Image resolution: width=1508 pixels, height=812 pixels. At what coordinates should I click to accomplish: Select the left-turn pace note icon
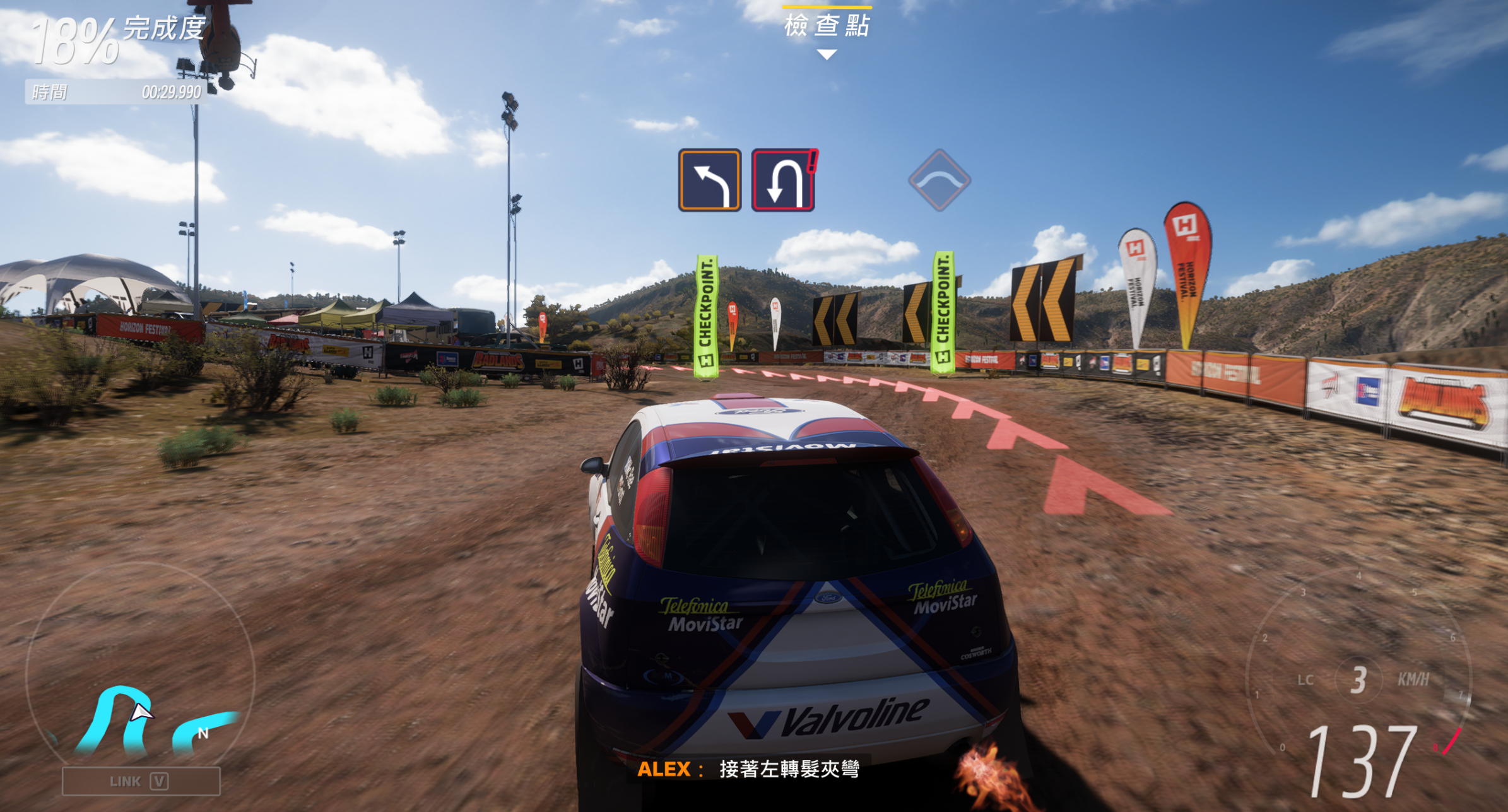click(x=709, y=180)
